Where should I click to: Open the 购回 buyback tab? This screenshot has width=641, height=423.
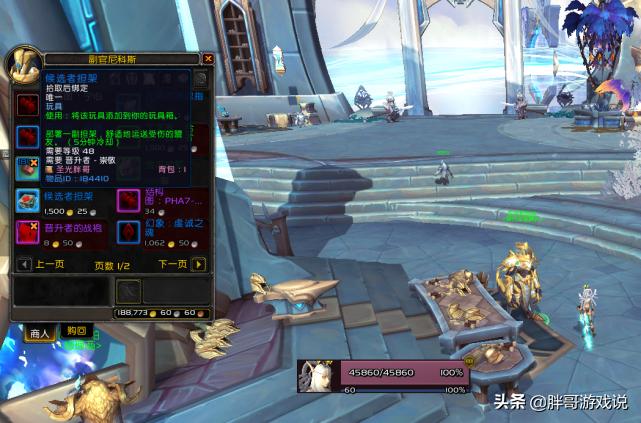pos(76,331)
